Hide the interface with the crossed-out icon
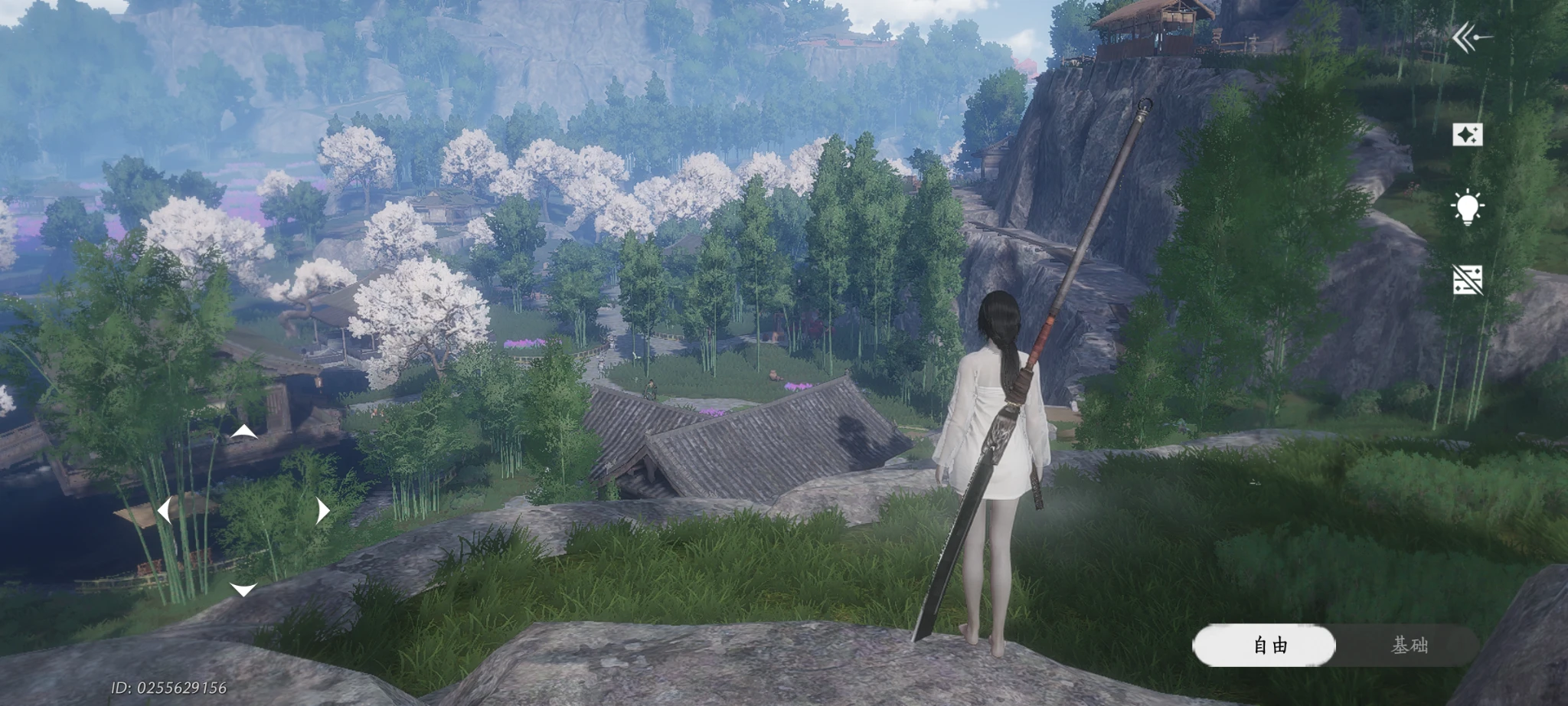 [1467, 280]
